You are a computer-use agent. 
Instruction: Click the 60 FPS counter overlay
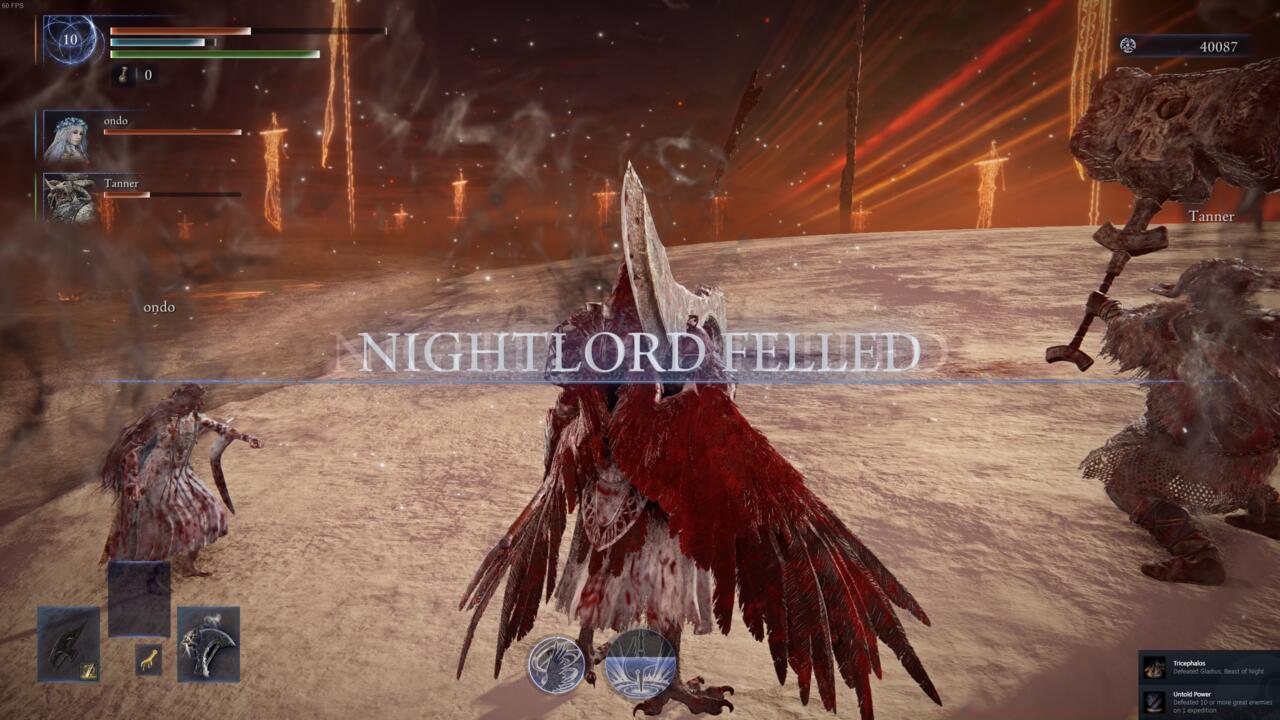pyautogui.click(x=12, y=4)
